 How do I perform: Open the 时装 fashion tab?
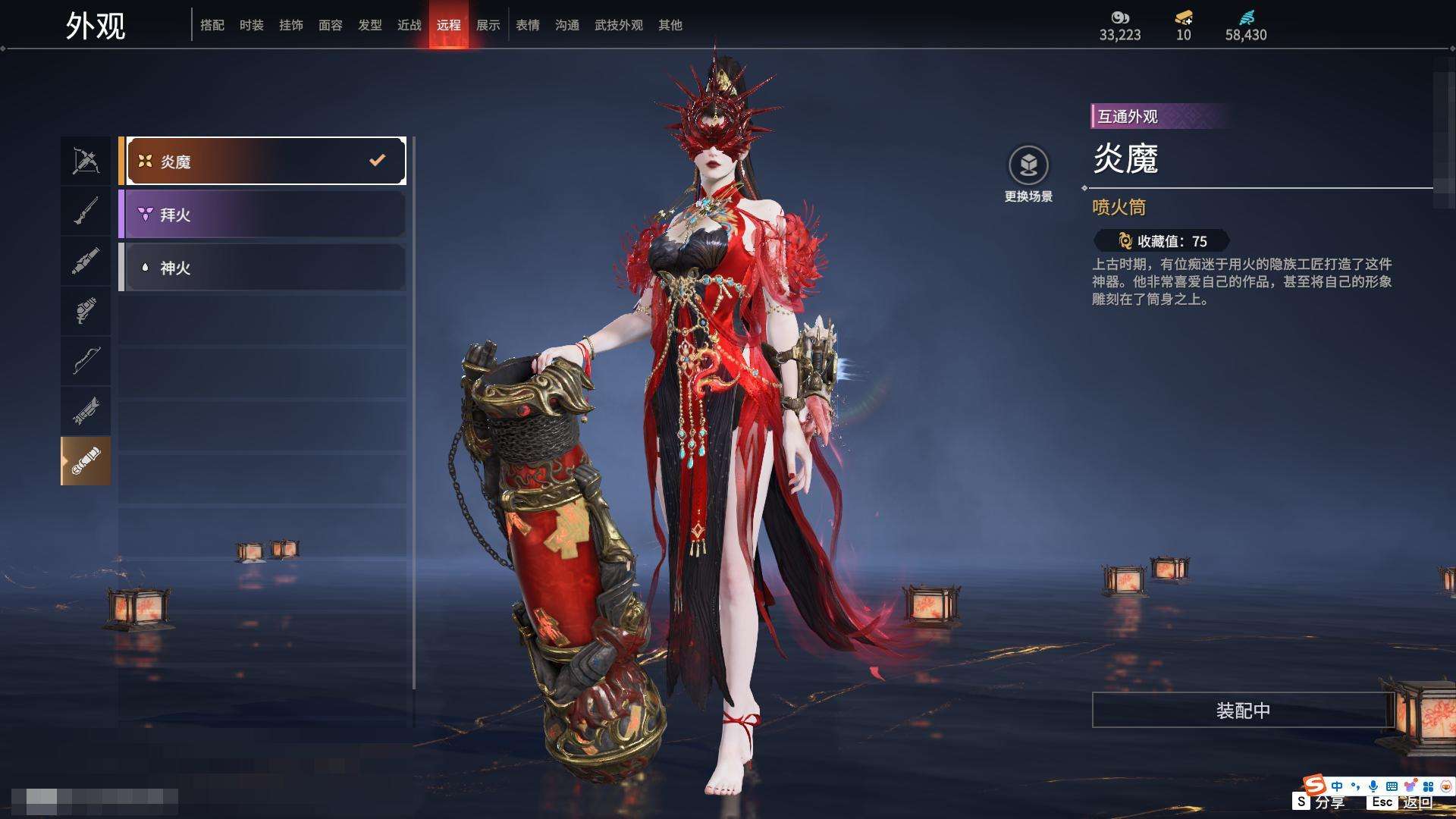pyautogui.click(x=252, y=25)
